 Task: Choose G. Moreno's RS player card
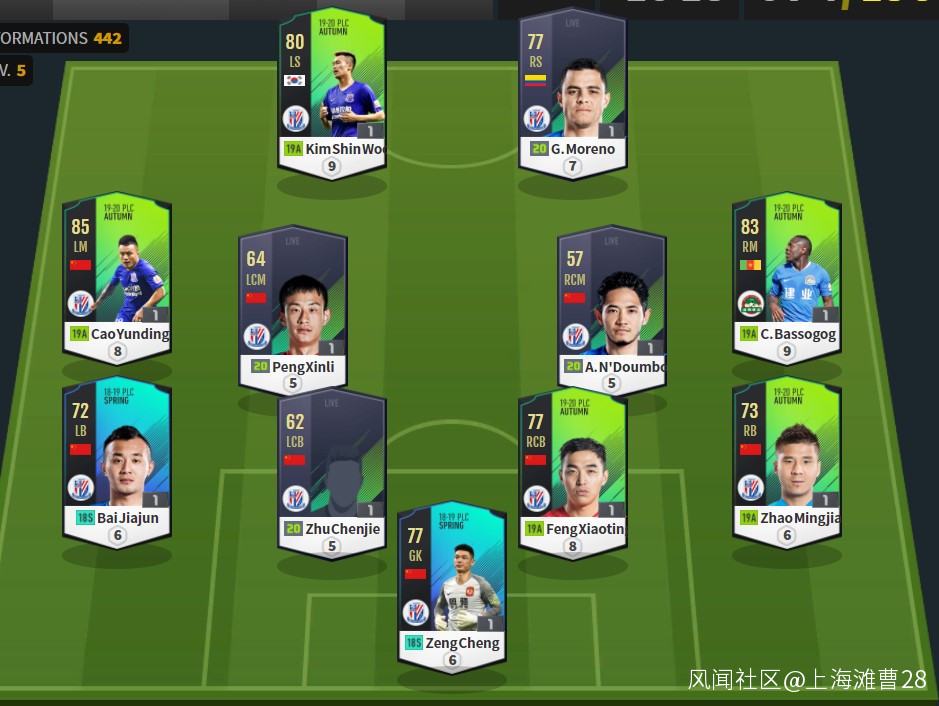(x=572, y=88)
